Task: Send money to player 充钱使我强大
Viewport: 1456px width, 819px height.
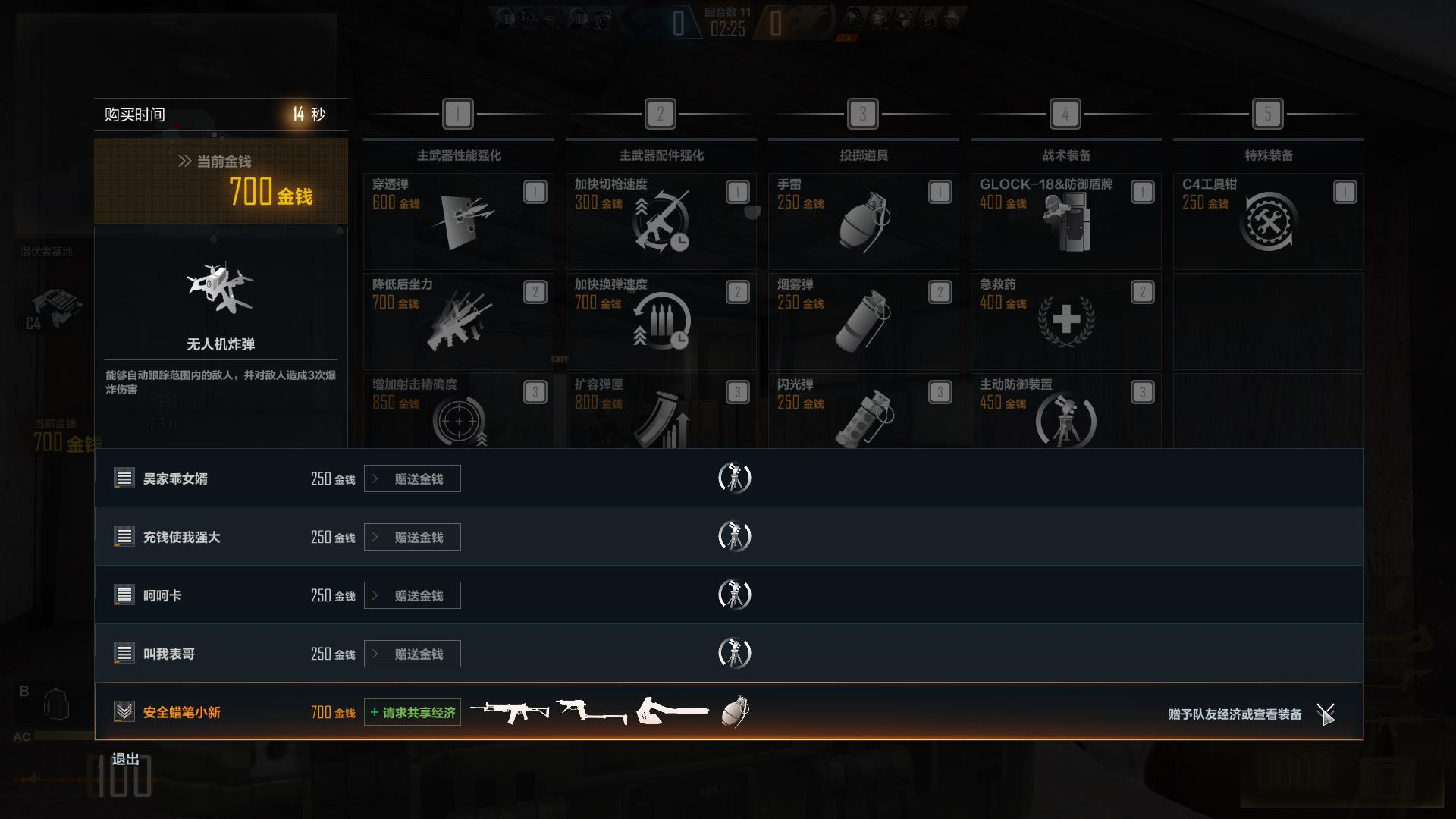Action: click(x=412, y=537)
